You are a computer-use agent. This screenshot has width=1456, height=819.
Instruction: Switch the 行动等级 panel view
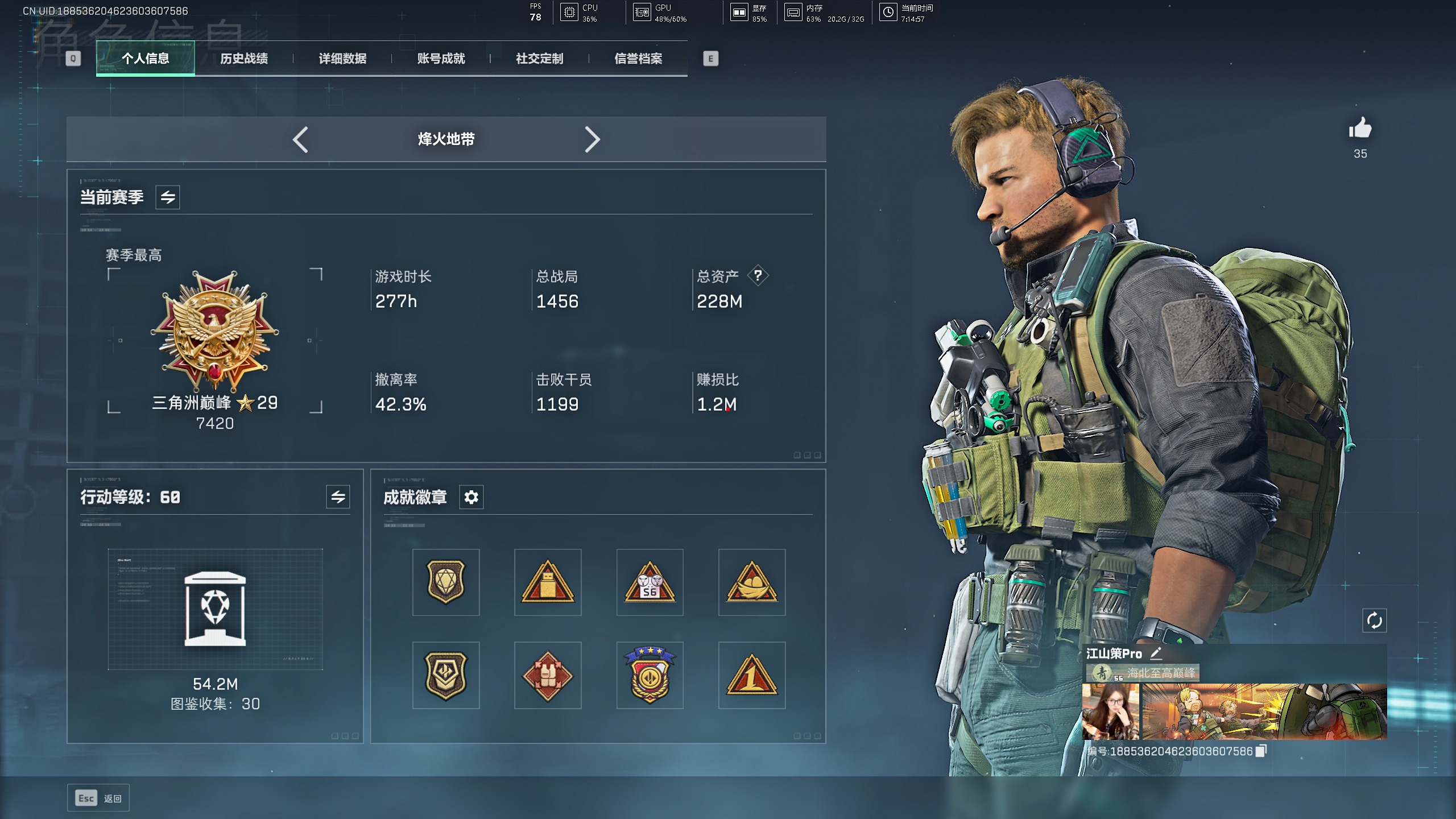point(338,497)
